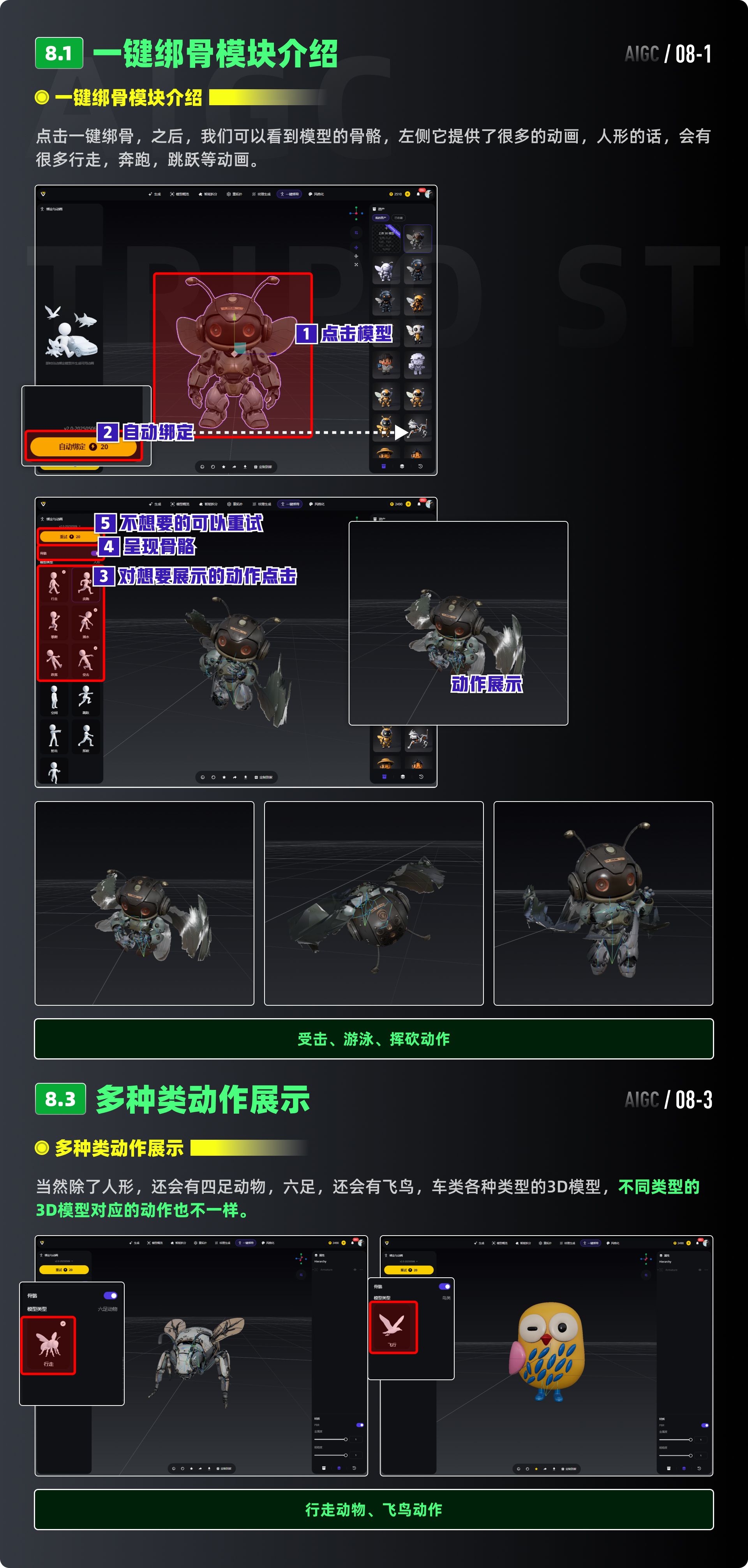The width and height of the screenshot is (748, 1568).
Task: Toggle the 骨骼 switch for the bird model
Action: coord(444,1287)
